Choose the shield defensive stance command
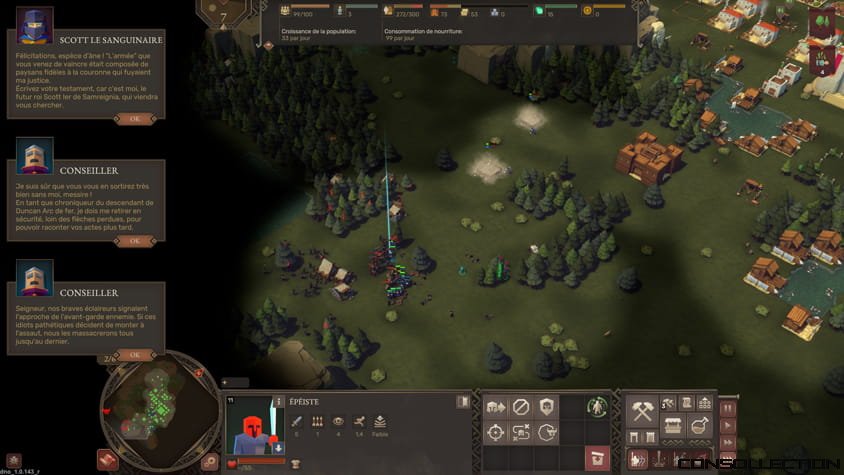The width and height of the screenshot is (844, 475). pos(547,407)
